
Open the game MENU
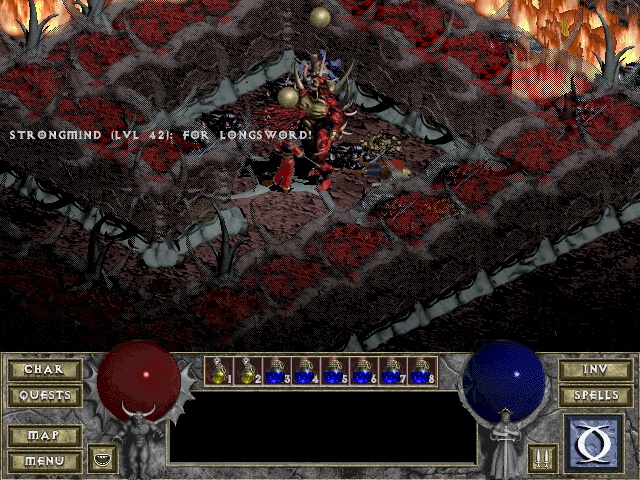click(x=43, y=461)
